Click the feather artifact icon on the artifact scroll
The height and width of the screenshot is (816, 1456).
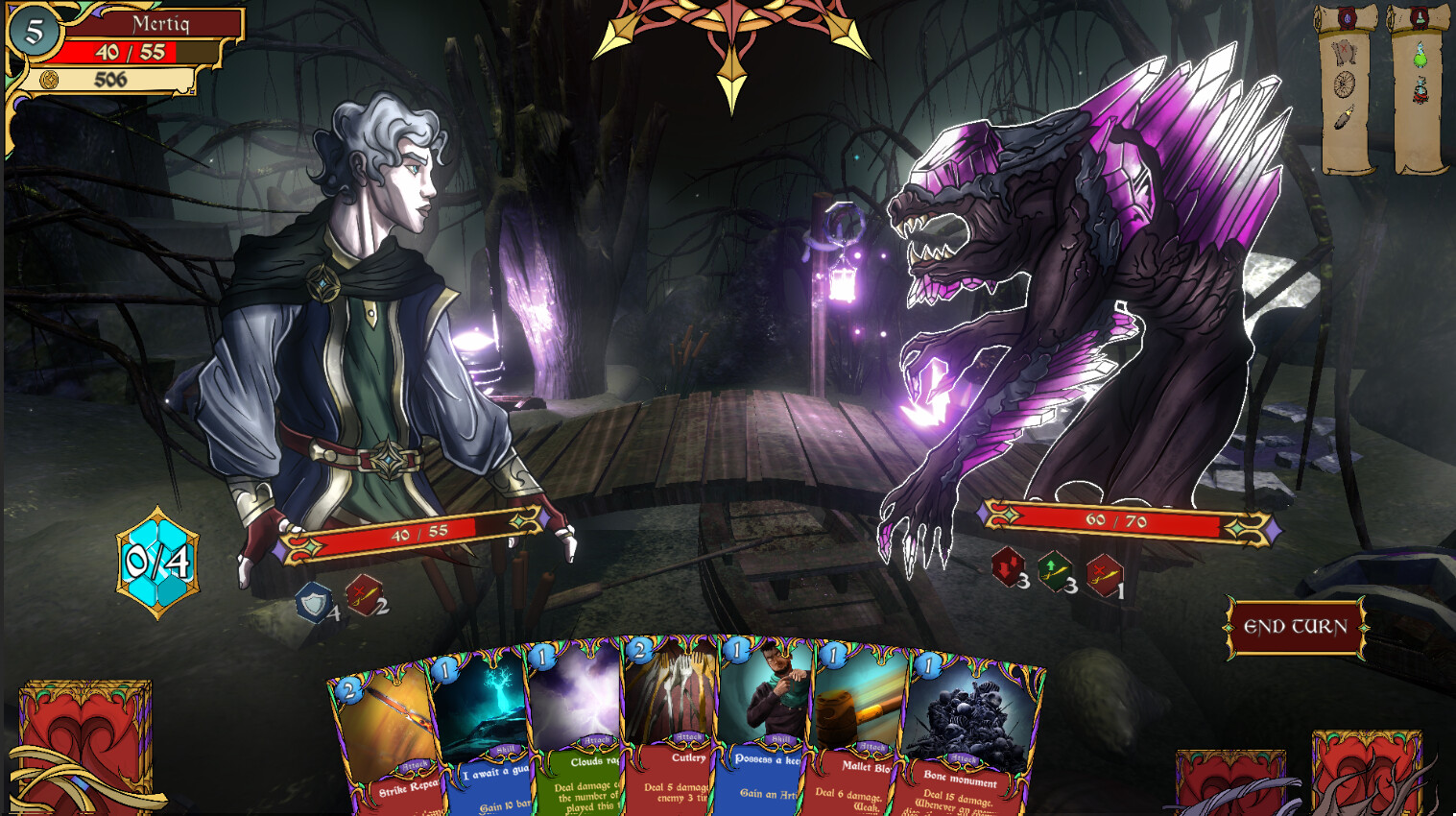pyautogui.click(x=1343, y=116)
